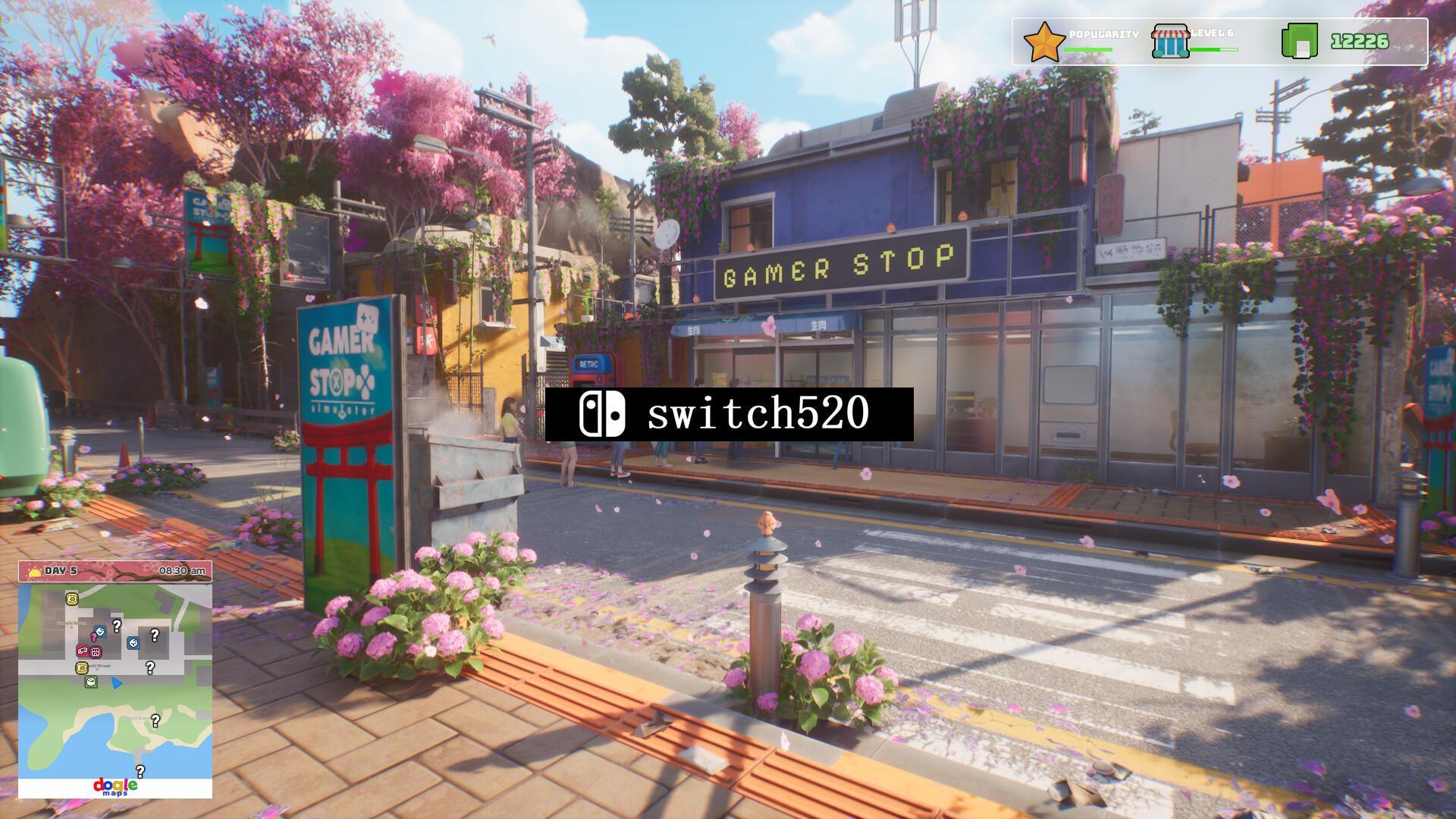Click the switch520 watermark banner
The width and height of the screenshot is (1456, 819).
pyautogui.click(x=728, y=414)
